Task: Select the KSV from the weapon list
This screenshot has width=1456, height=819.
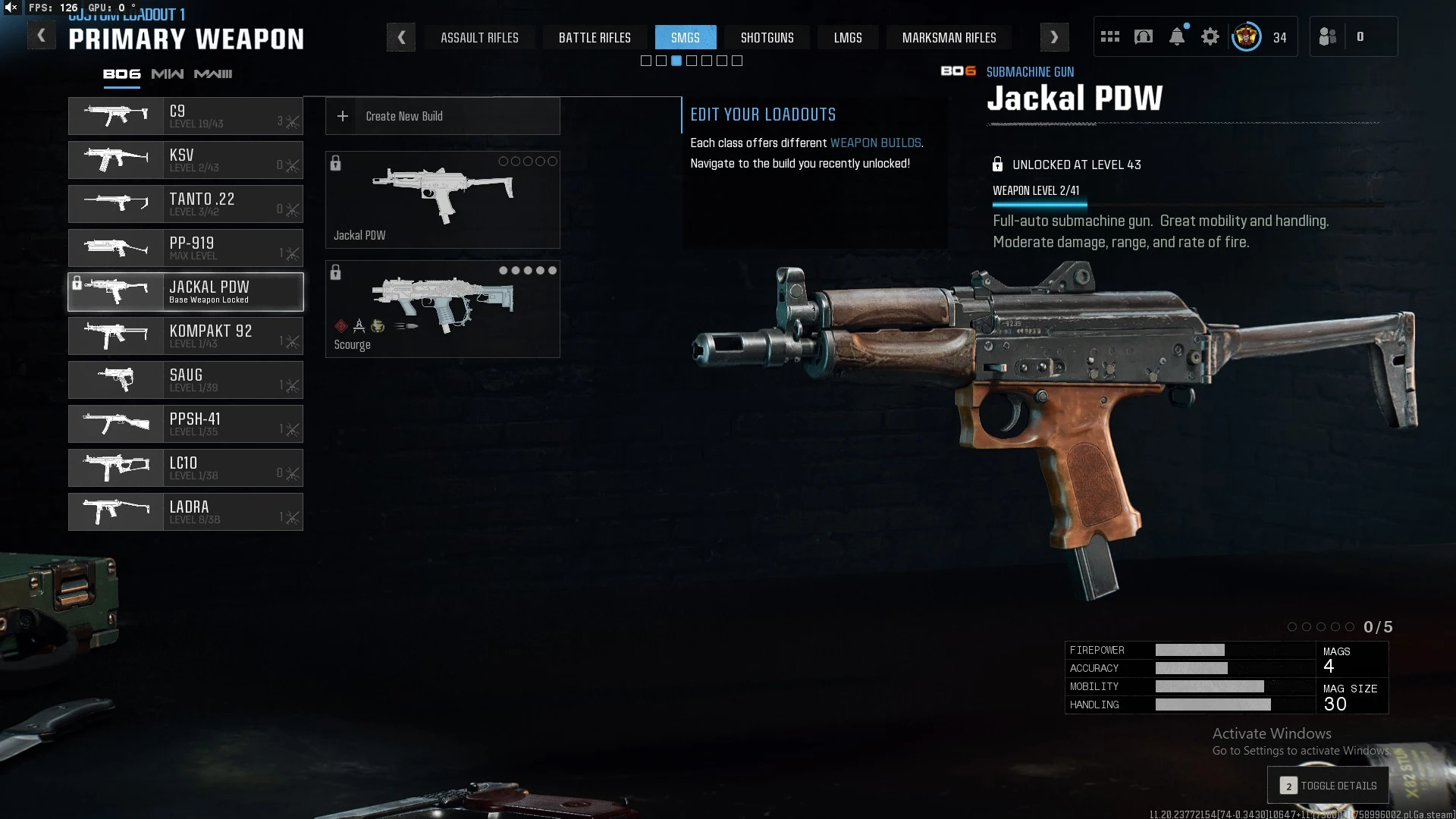Action: 186,160
